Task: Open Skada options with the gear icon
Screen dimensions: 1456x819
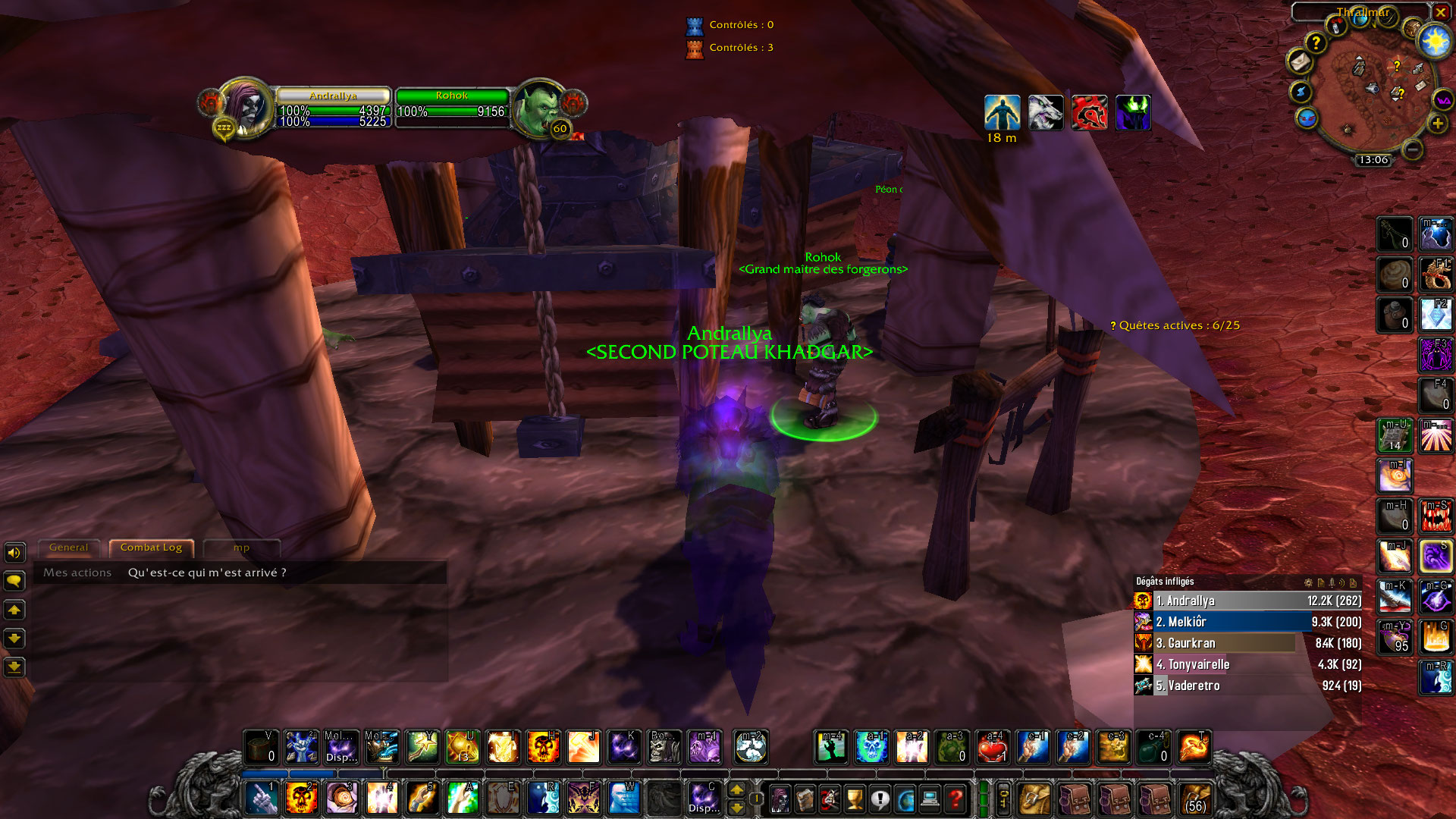Action: click(1308, 582)
